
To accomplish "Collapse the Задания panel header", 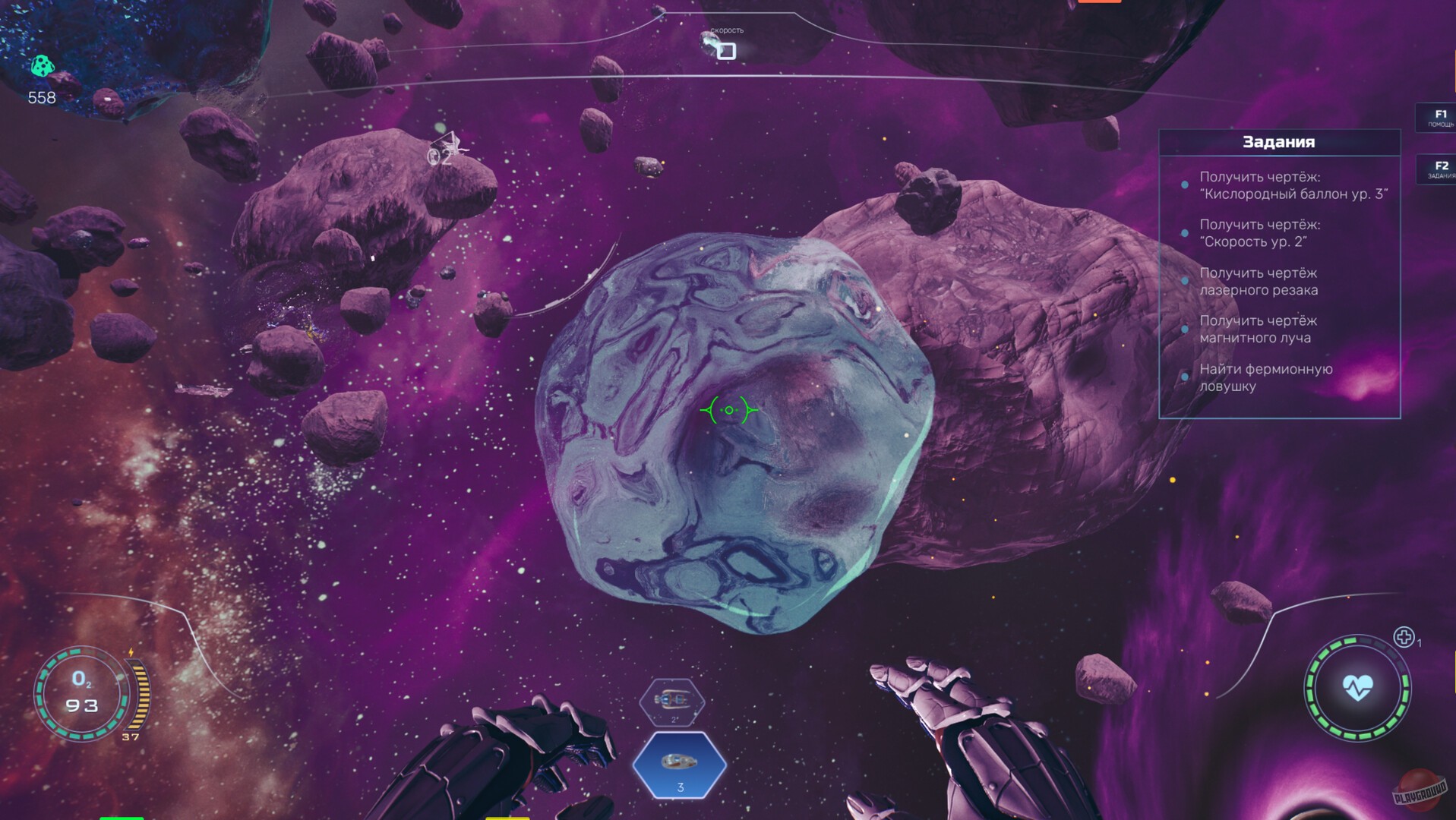I will [x=1278, y=142].
